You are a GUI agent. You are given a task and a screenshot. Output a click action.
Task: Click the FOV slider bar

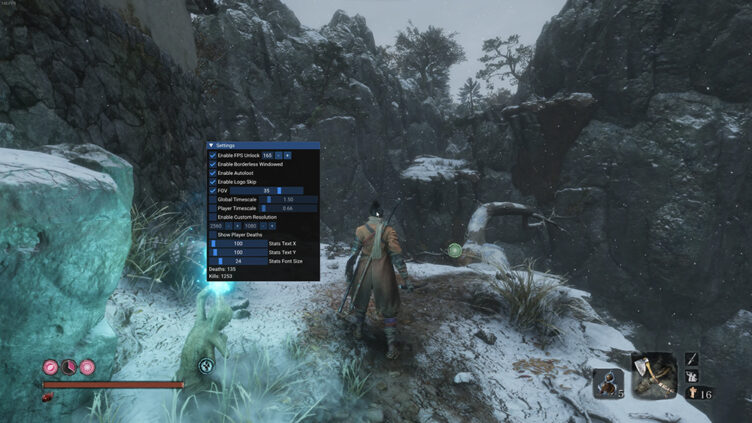pos(267,190)
